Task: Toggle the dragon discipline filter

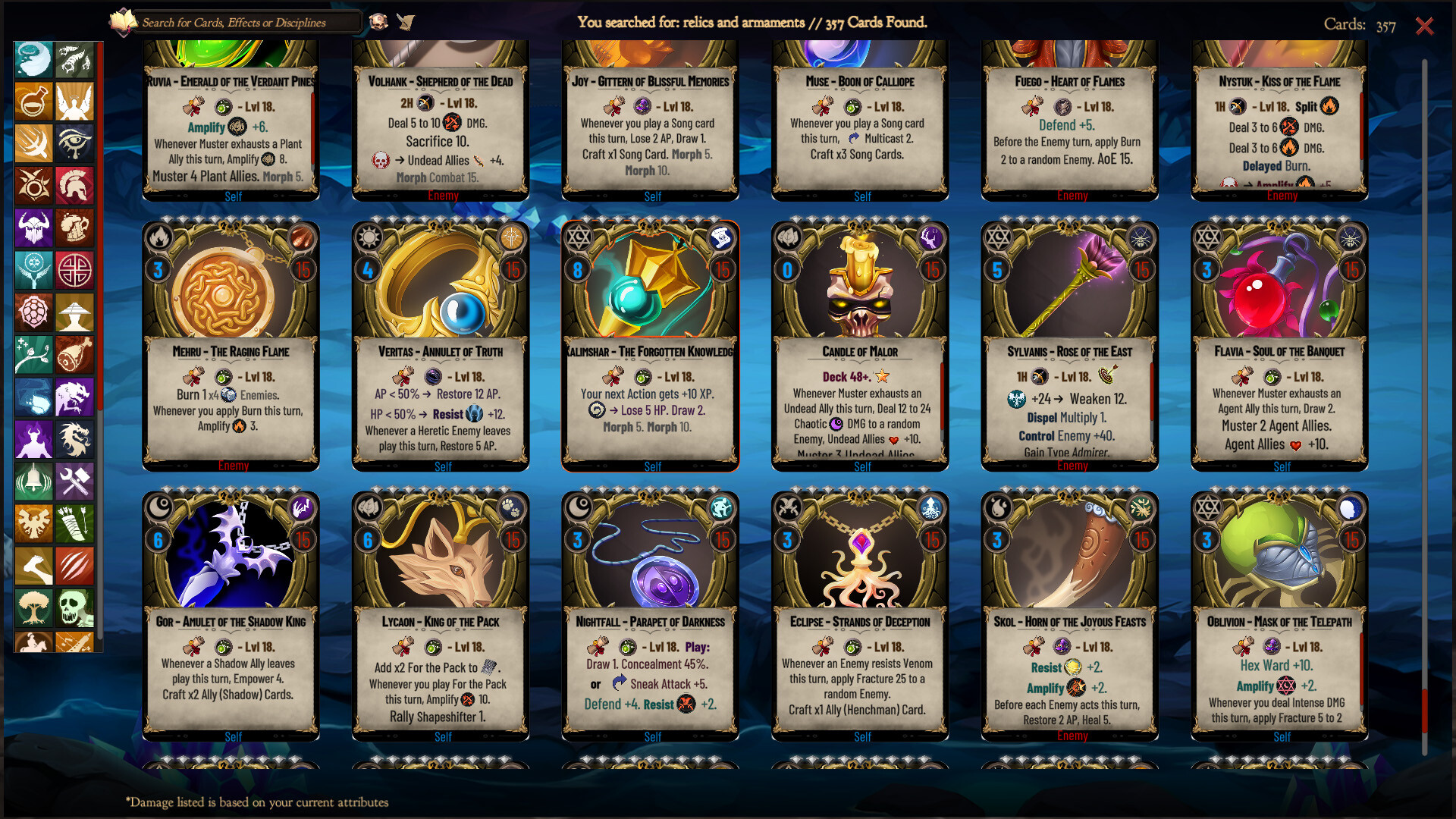Action: tap(74, 439)
